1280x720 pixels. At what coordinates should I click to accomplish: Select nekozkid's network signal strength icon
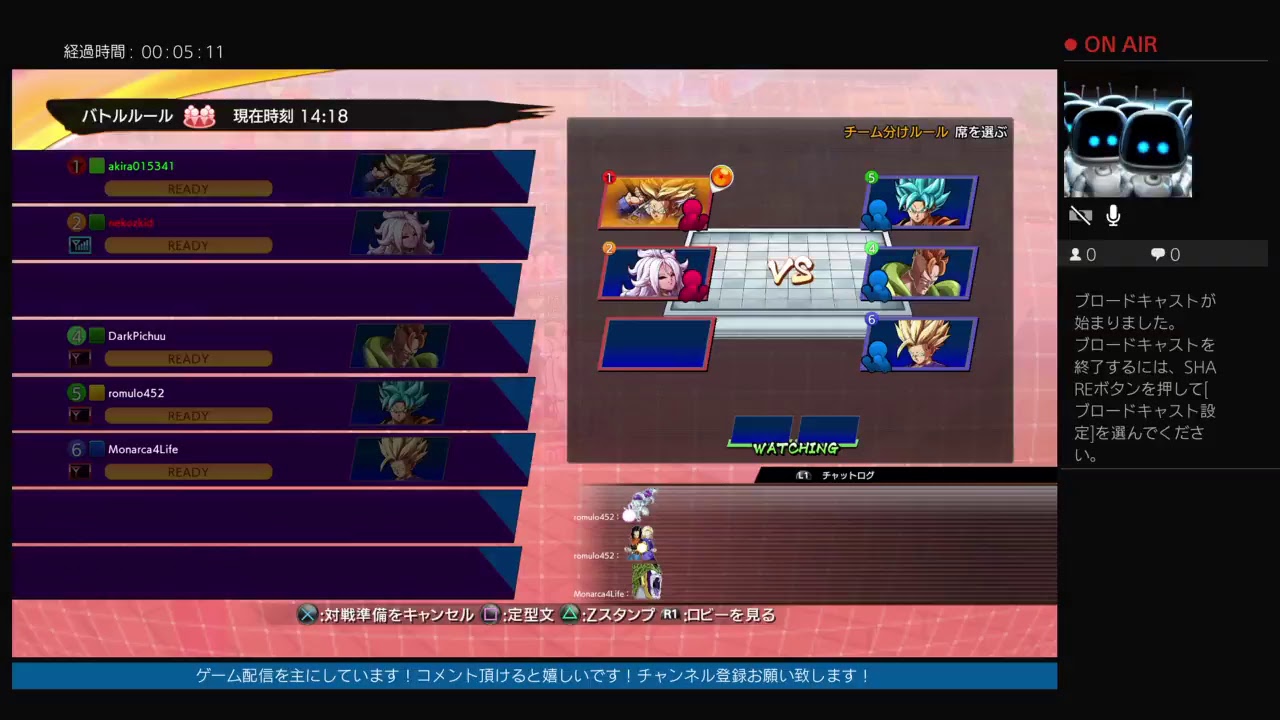point(80,245)
